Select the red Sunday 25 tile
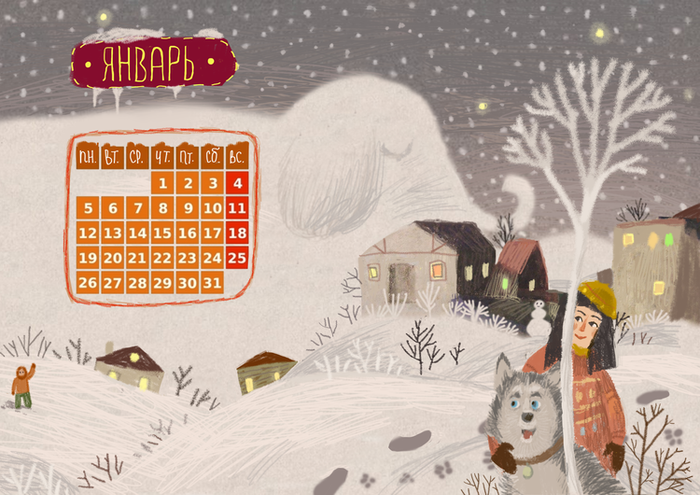This screenshot has width=700, height=495. pyautogui.click(x=236, y=258)
